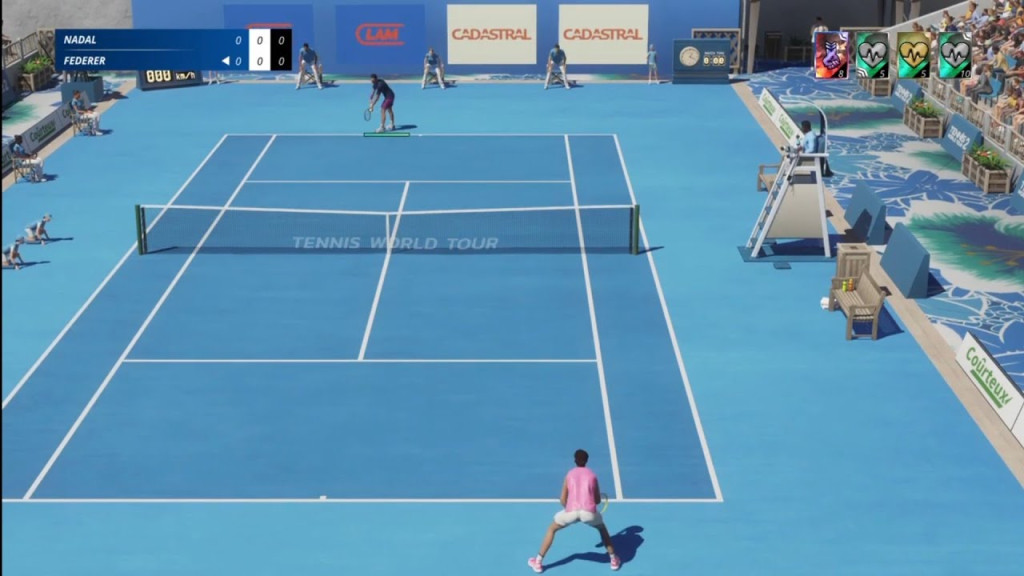Select the purple fist skill card
Viewport: 1024px width, 576px height.
pos(831,55)
